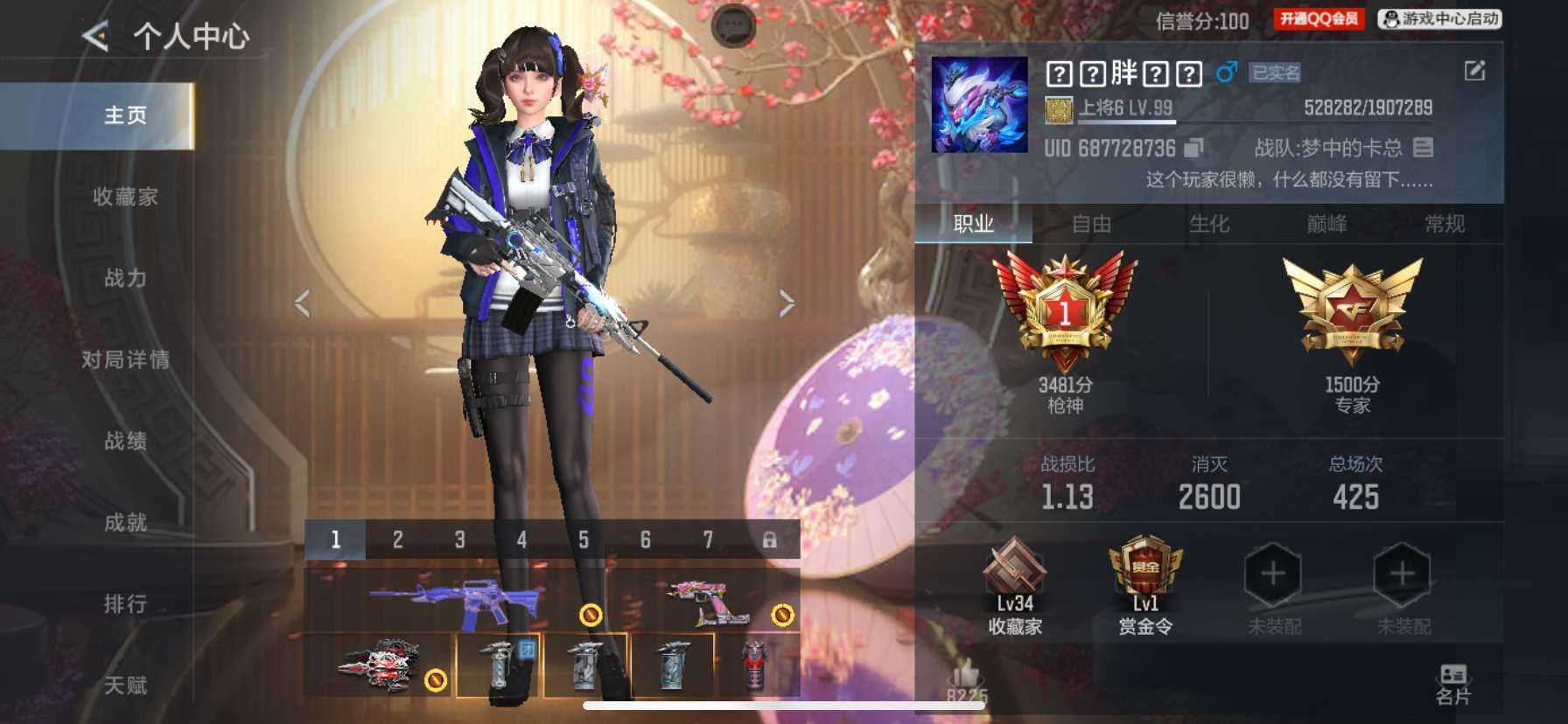Select the 巅峰 stats tab

[x=1326, y=225]
